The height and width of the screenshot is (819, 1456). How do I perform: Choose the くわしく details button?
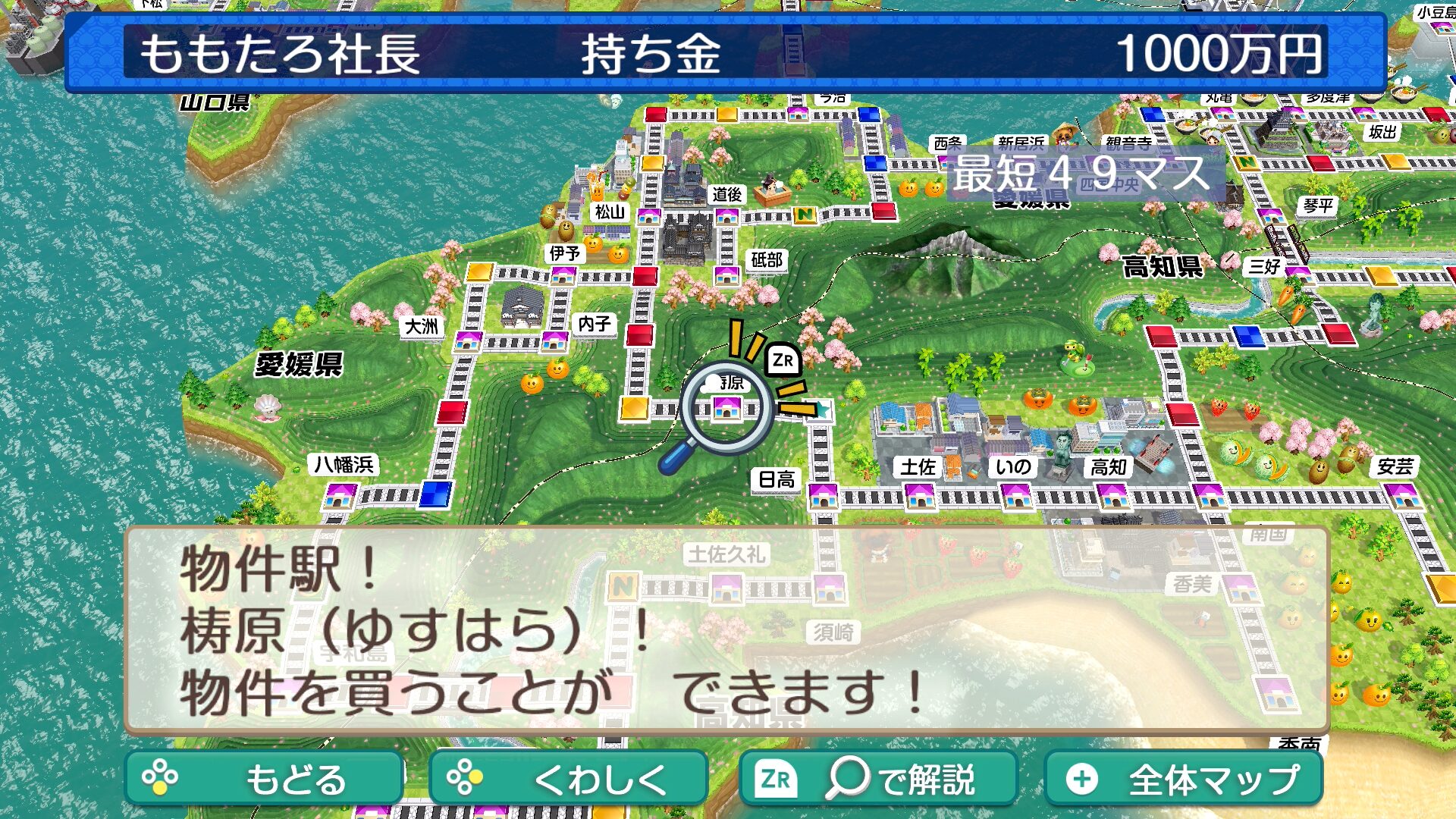(568, 778)
